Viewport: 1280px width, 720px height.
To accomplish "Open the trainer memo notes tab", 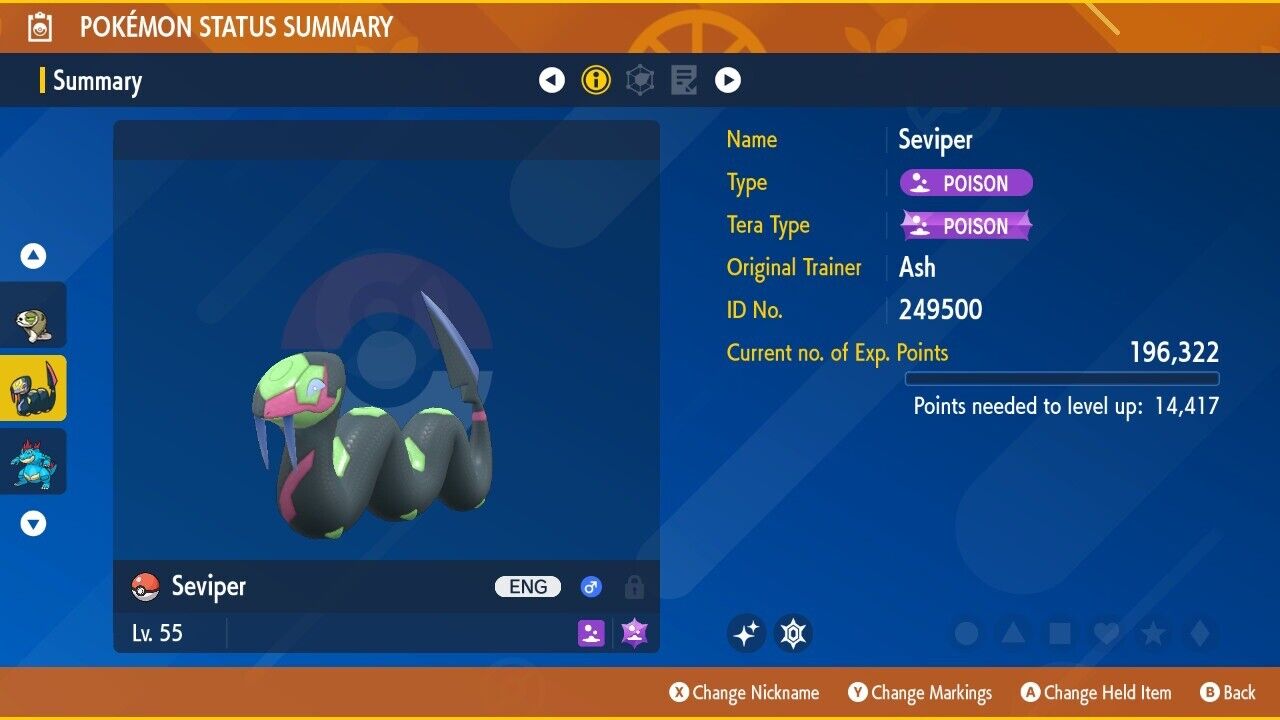I will pos(684,80).
